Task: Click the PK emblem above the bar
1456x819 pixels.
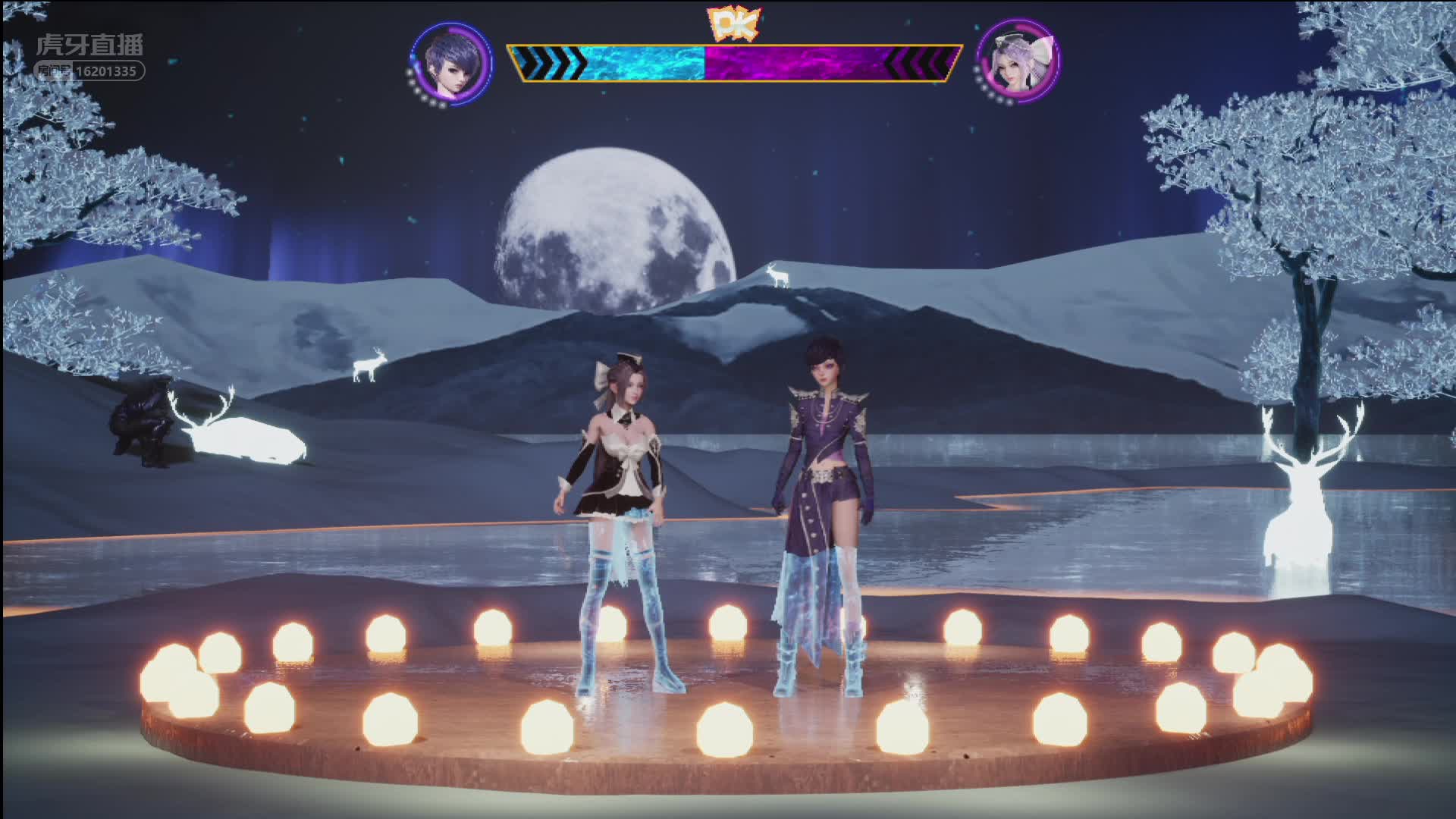Action: [733, 25]
